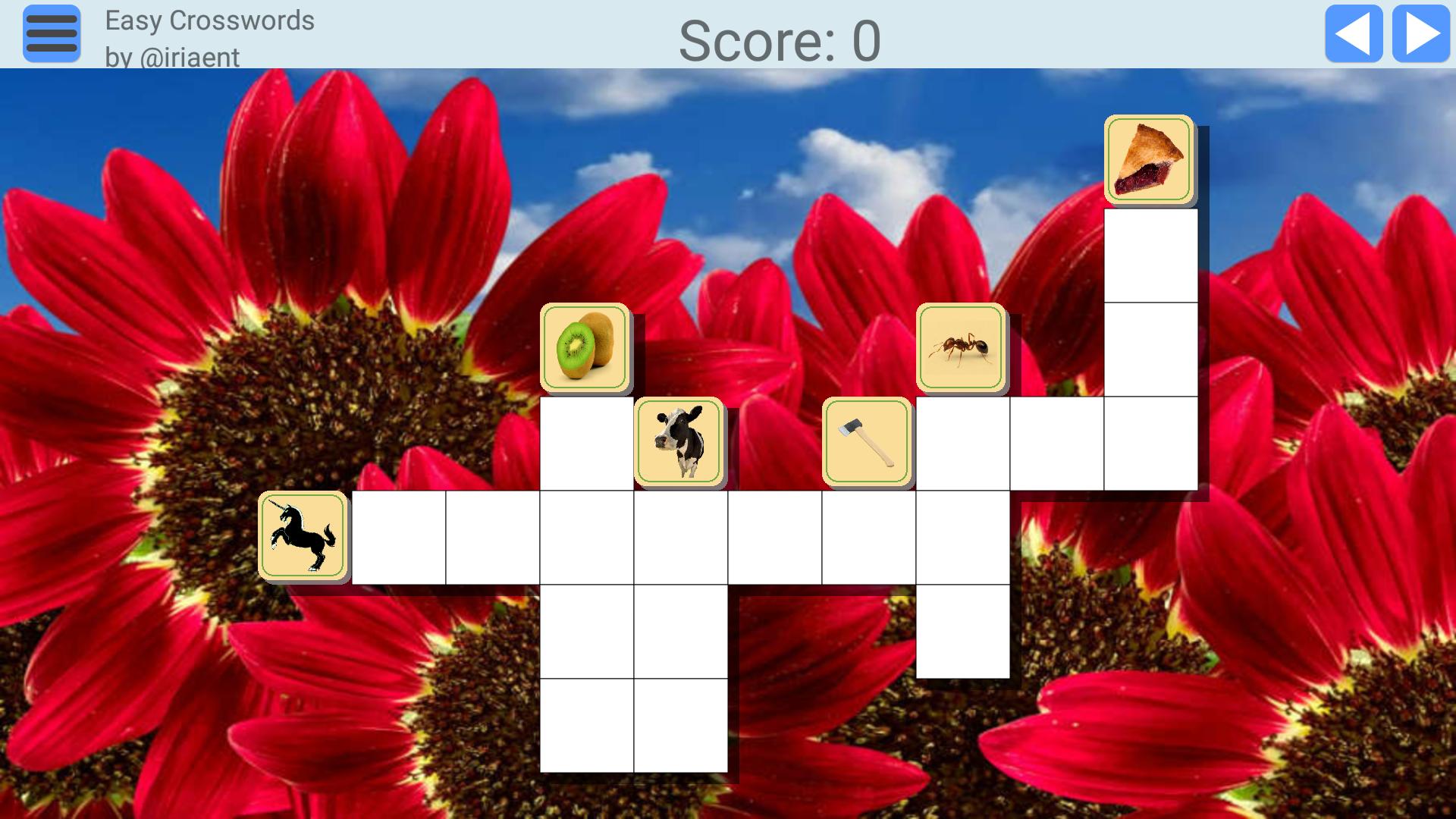Select the cell below the pie icon

(x=1149, y=254)
